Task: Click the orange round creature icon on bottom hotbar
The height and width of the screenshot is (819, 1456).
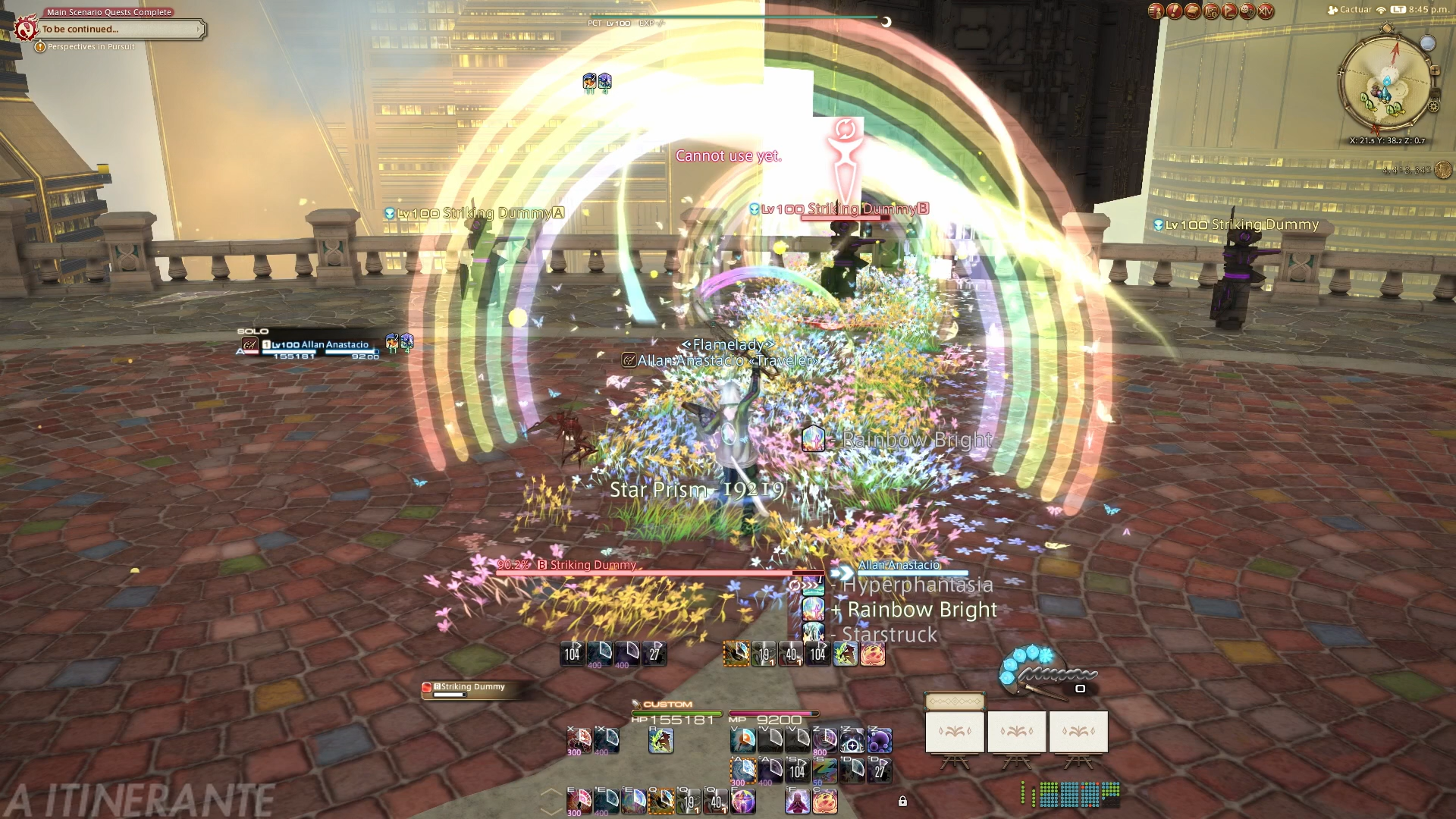Action: coord(824,801)
